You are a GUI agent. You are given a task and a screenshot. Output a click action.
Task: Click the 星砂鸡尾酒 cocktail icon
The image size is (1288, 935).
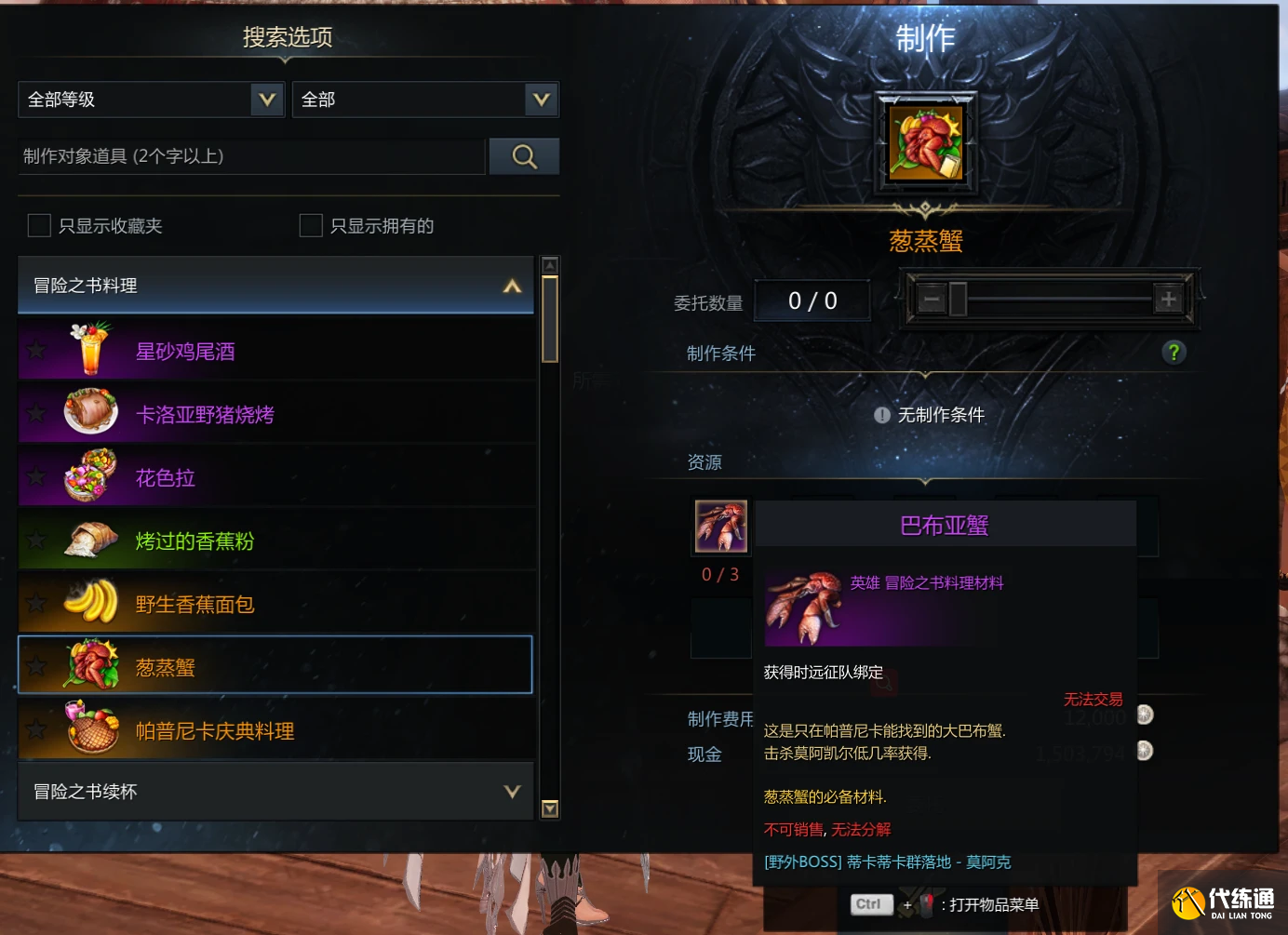click(x=90, y=349)
